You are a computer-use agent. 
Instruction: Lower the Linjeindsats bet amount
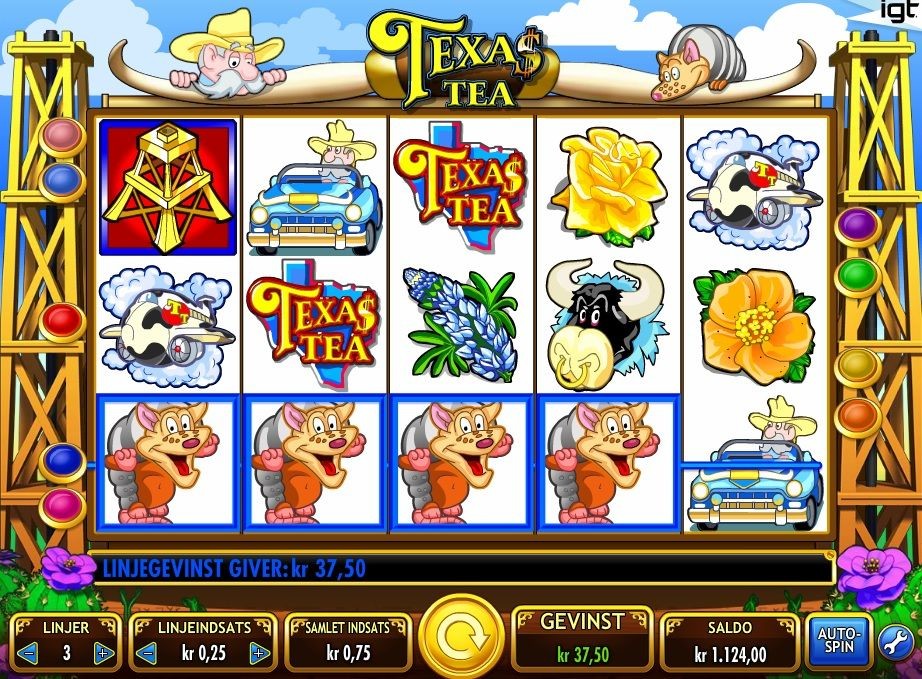click(x=147, y=653)
